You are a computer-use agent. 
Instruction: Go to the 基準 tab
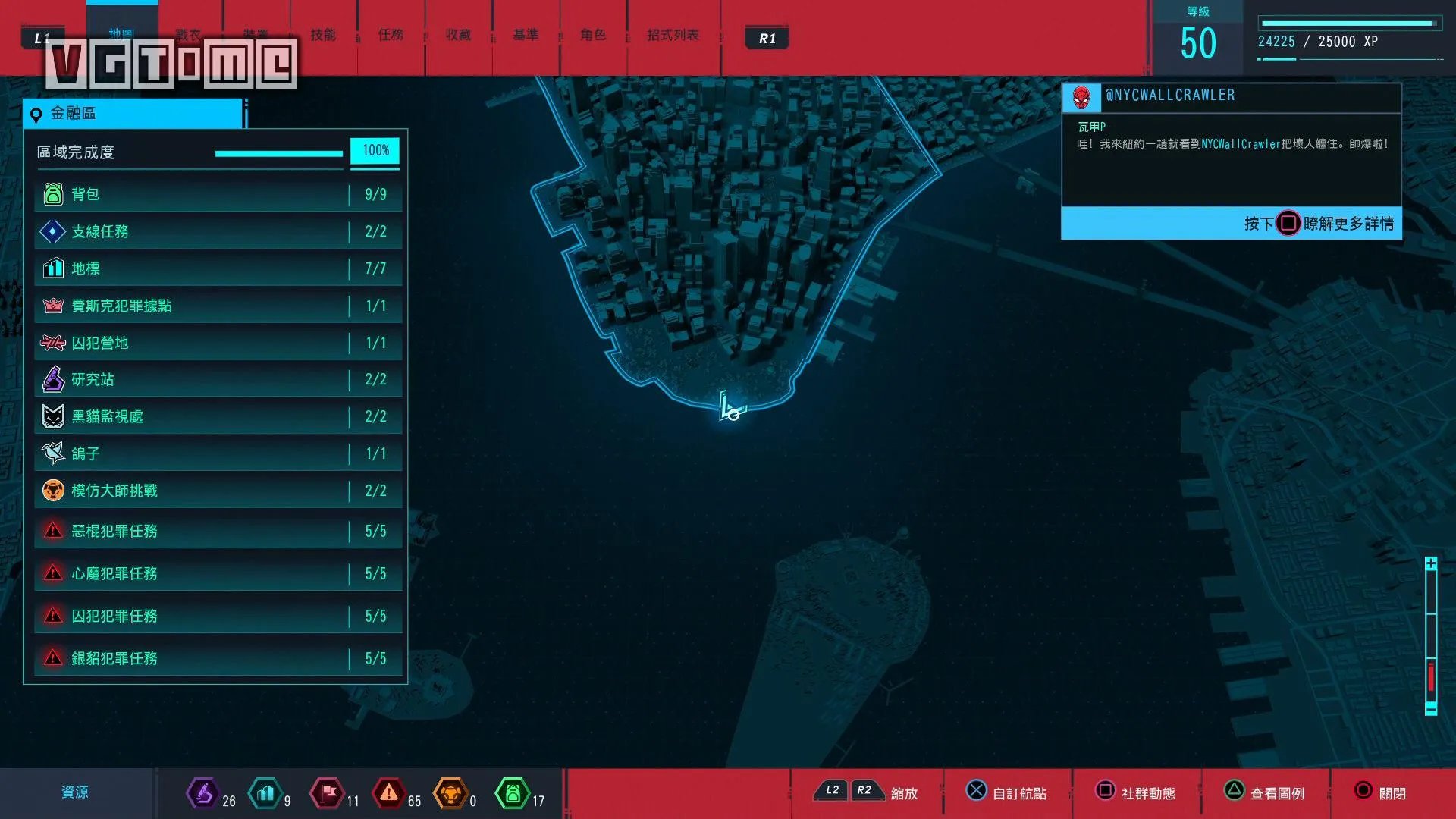tap(526, 35)
